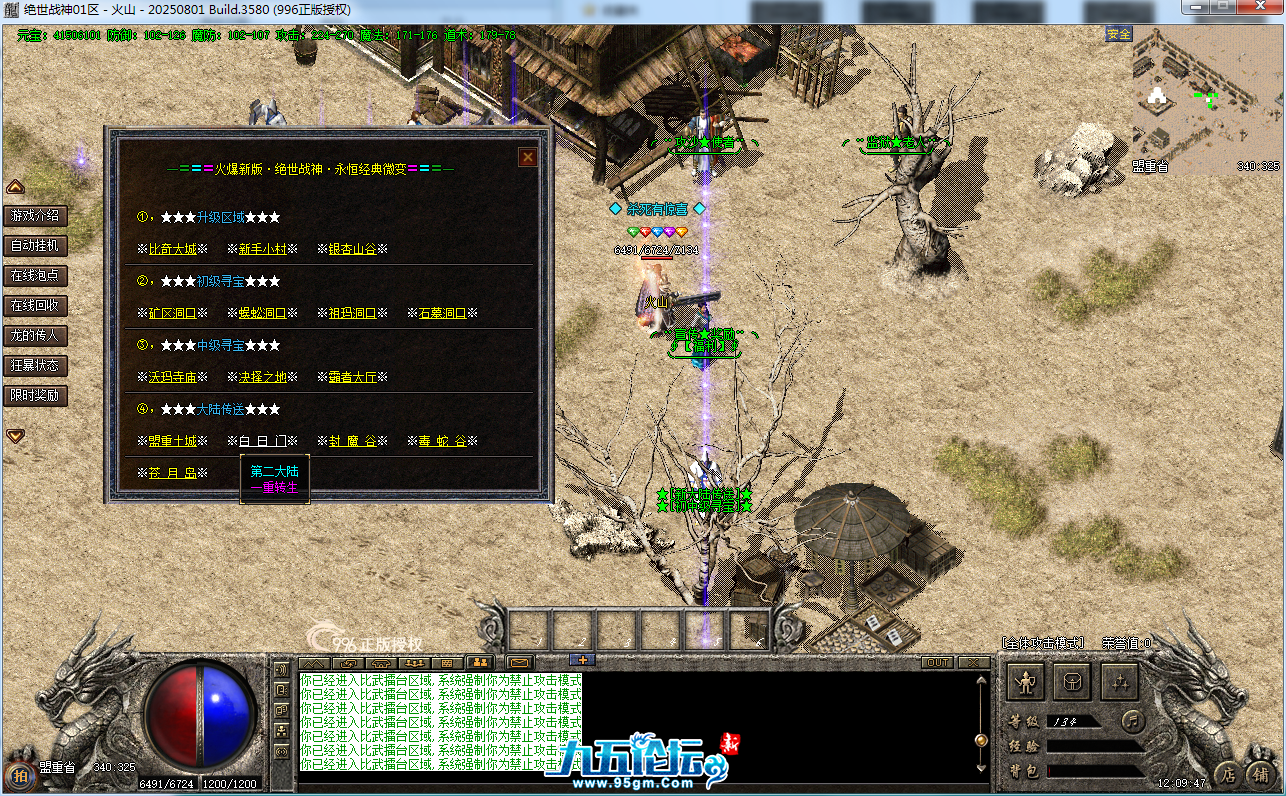Pick the 石墓洞口 teleport link
Viewport: 1286px width, 796px height.
tap(442, 313)
